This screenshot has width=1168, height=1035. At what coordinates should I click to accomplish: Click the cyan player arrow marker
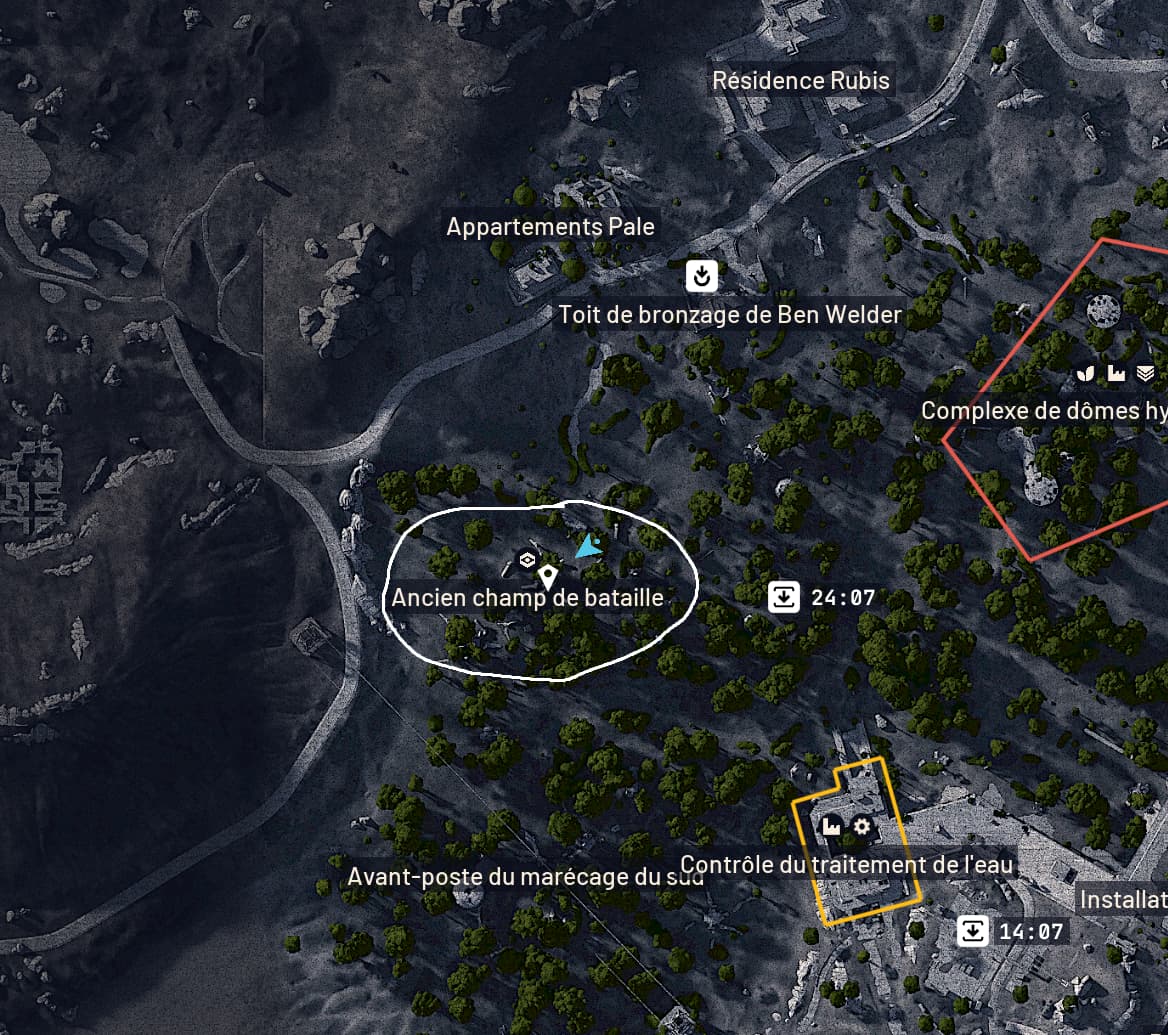tap(587, 546)
